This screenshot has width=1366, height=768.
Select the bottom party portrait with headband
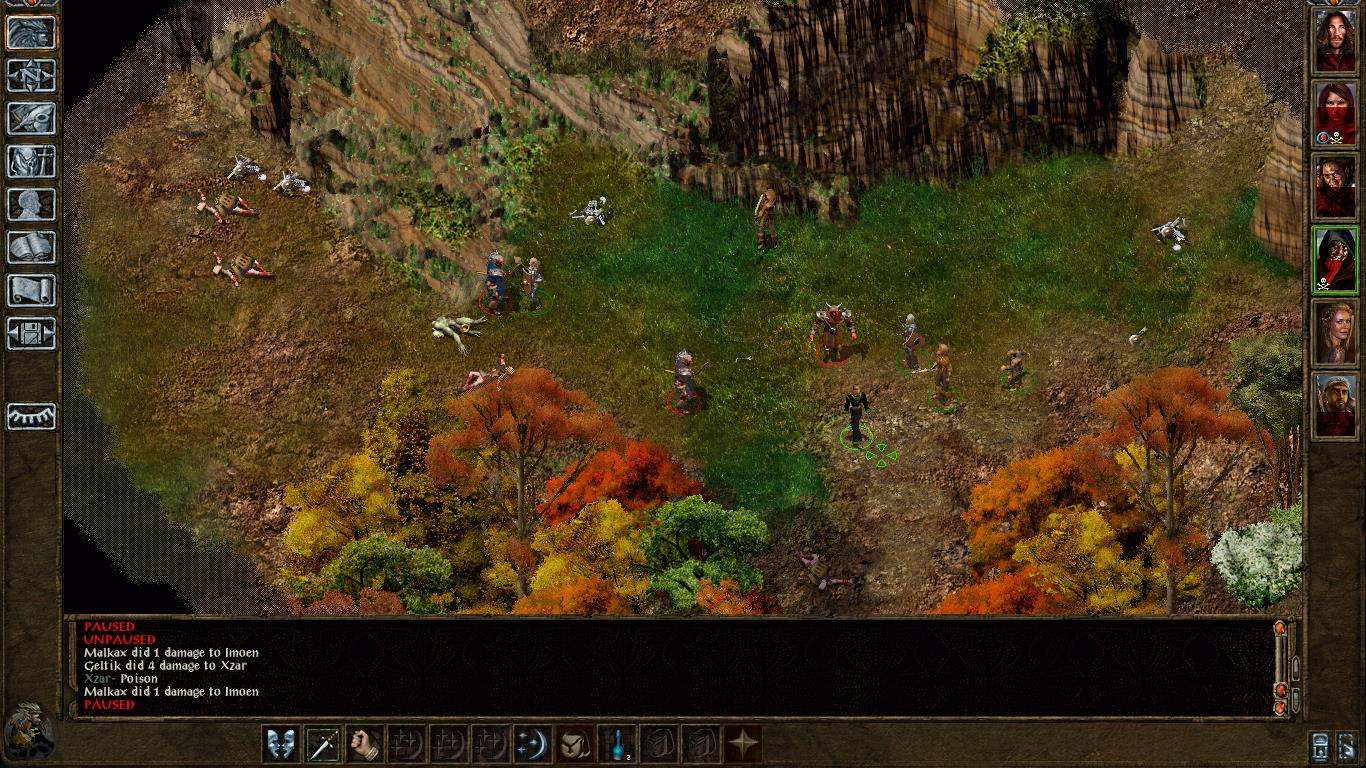click(x=1335, y=406)
